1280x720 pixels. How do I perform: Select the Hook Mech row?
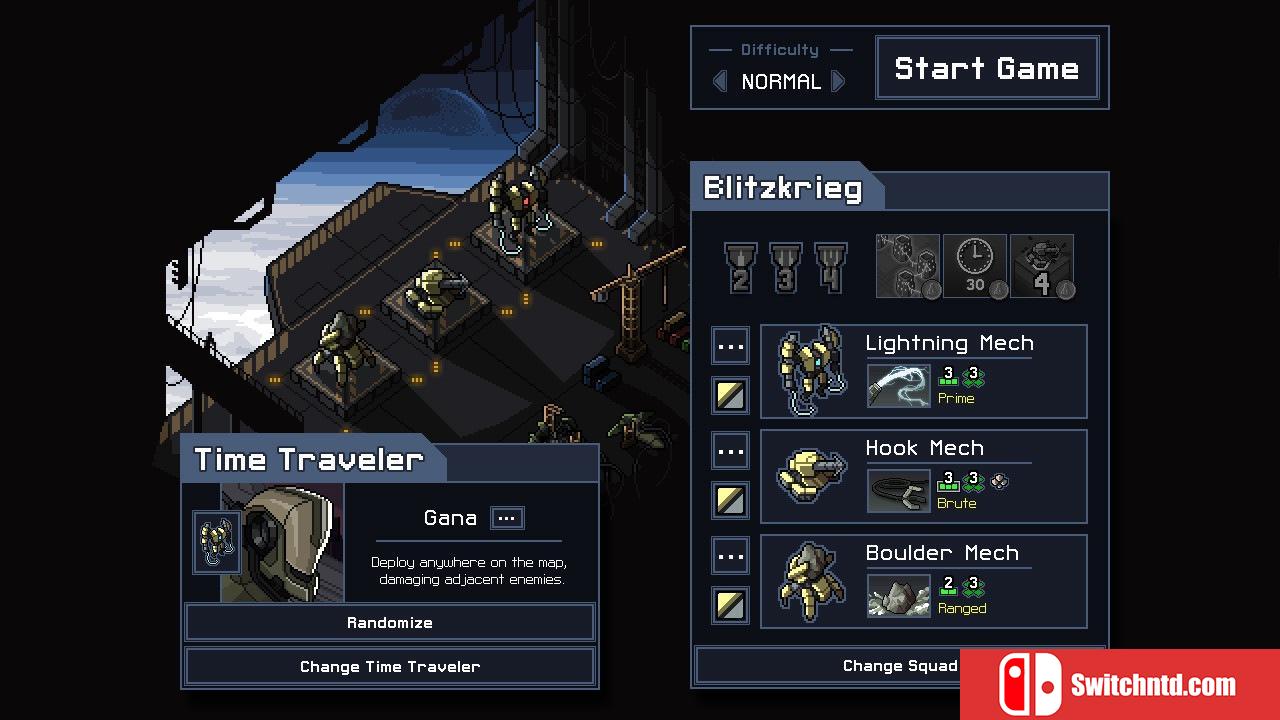(x=923, y=476)
